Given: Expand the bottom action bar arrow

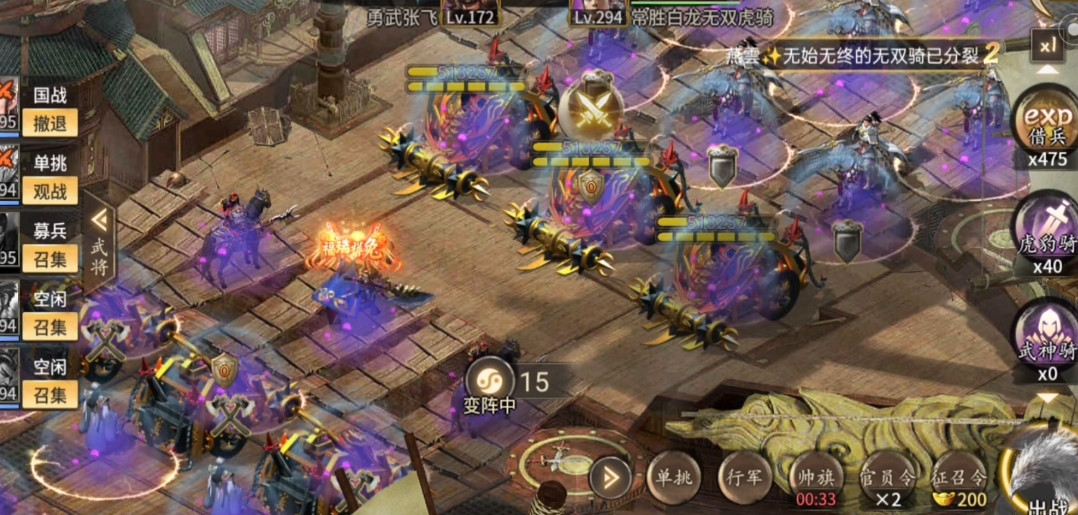Looking at the screenshot, I should [x=610, y=476].
